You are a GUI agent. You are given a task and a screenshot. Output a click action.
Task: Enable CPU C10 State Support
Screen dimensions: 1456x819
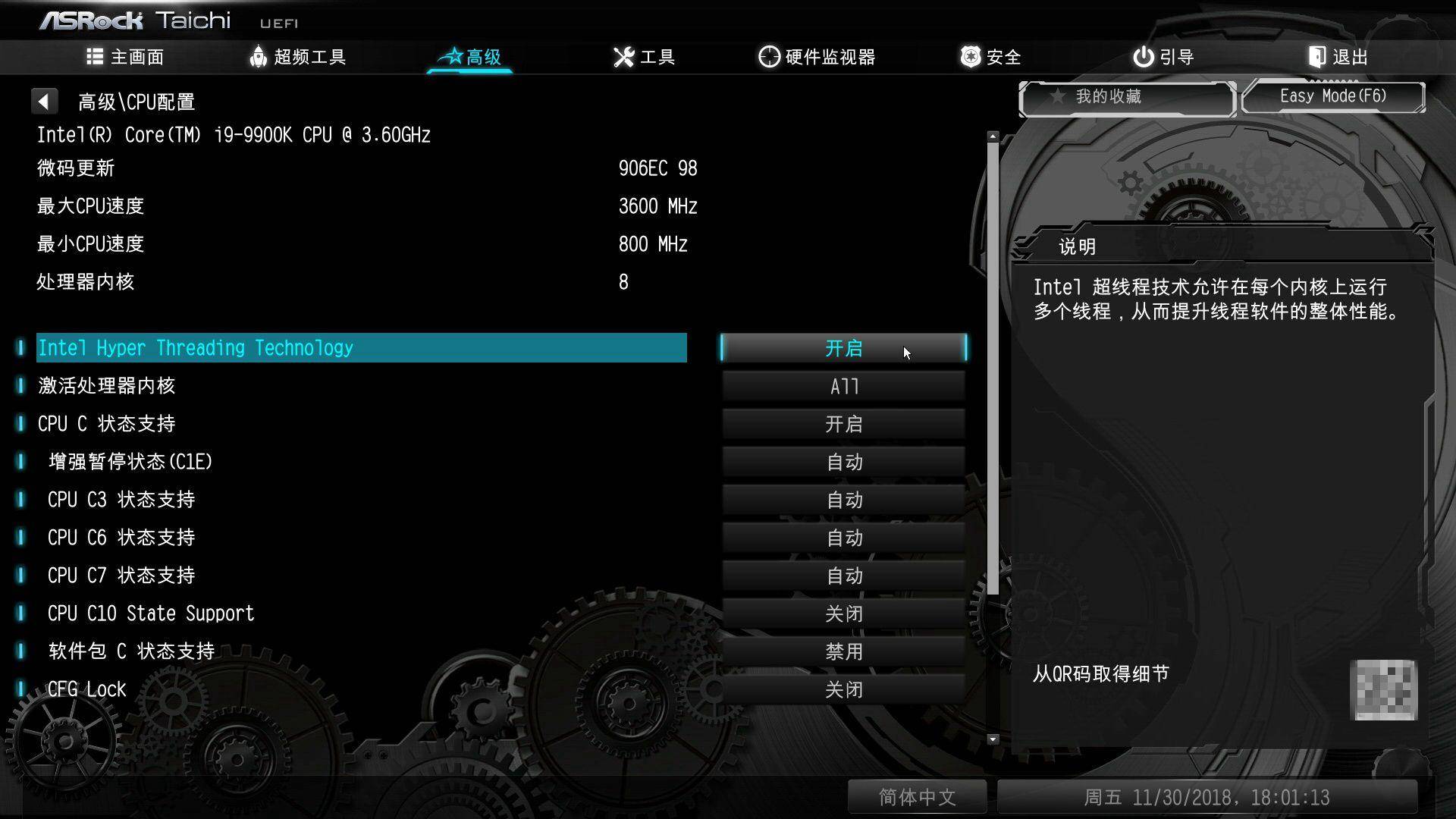point(843,613)
